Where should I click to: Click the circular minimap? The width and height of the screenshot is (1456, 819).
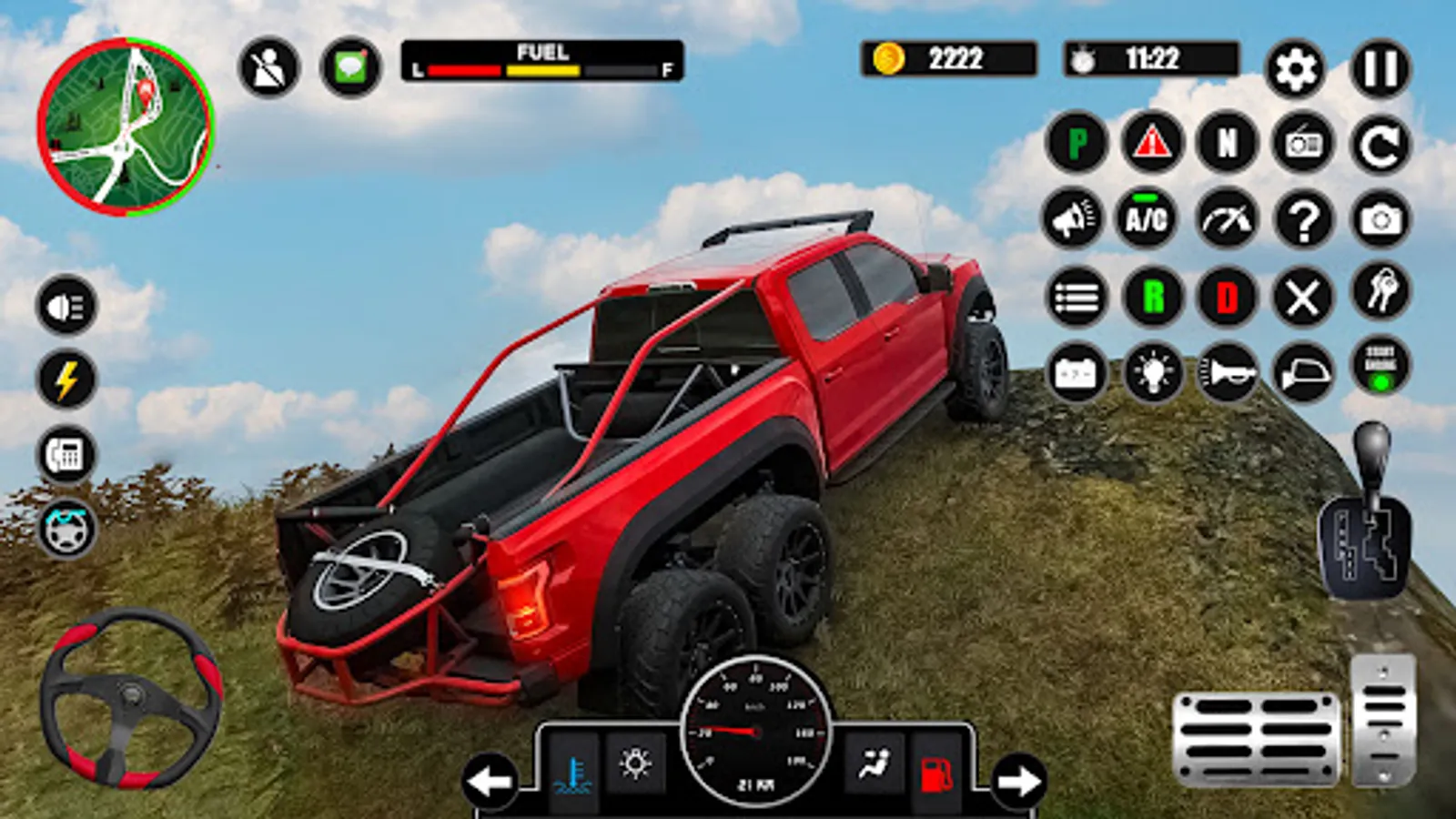tap(126, 126)
